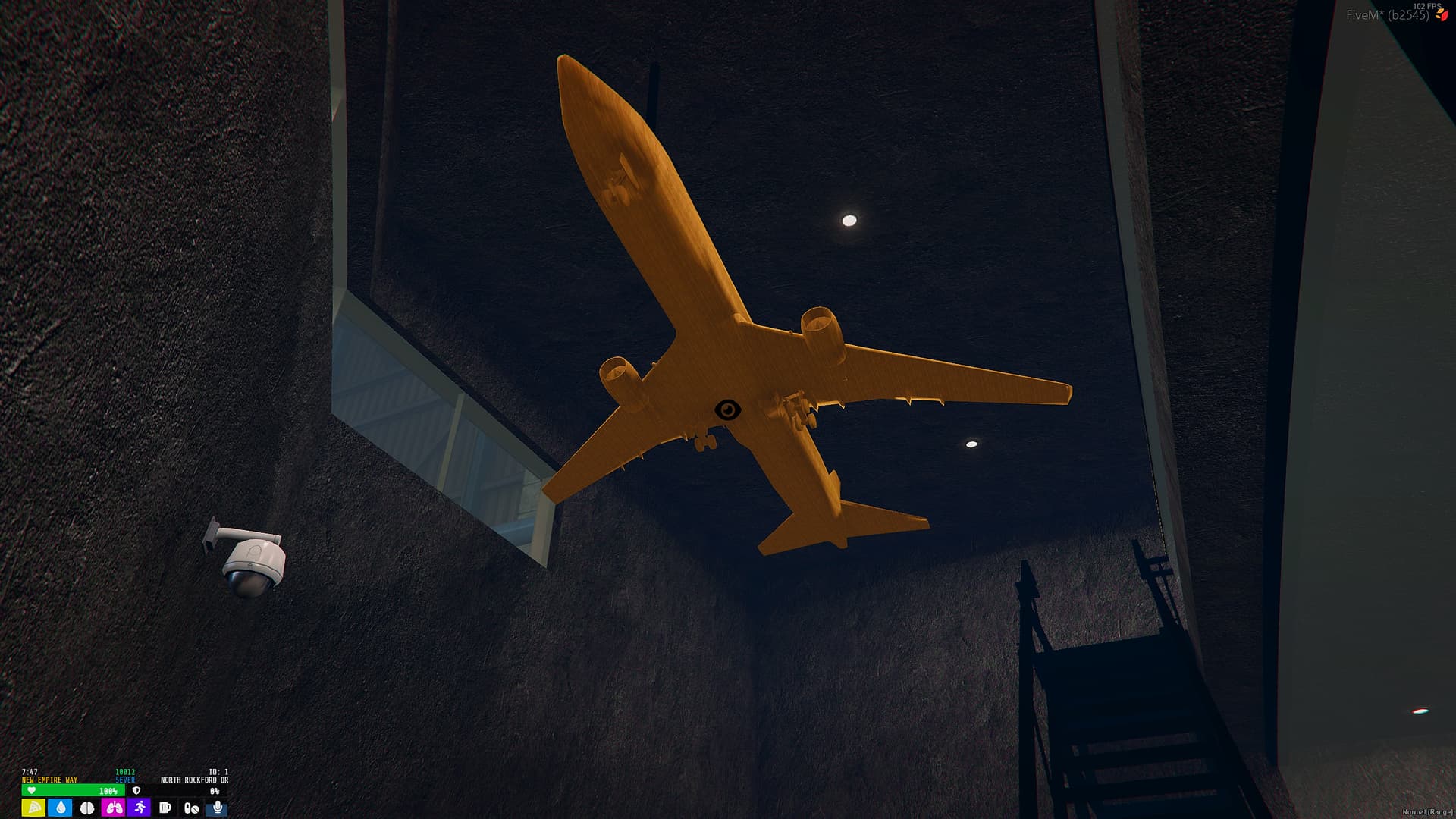Screen dimensions: 1456x819
Task: Select the purple running stamina icon
Action: [140, 808]
